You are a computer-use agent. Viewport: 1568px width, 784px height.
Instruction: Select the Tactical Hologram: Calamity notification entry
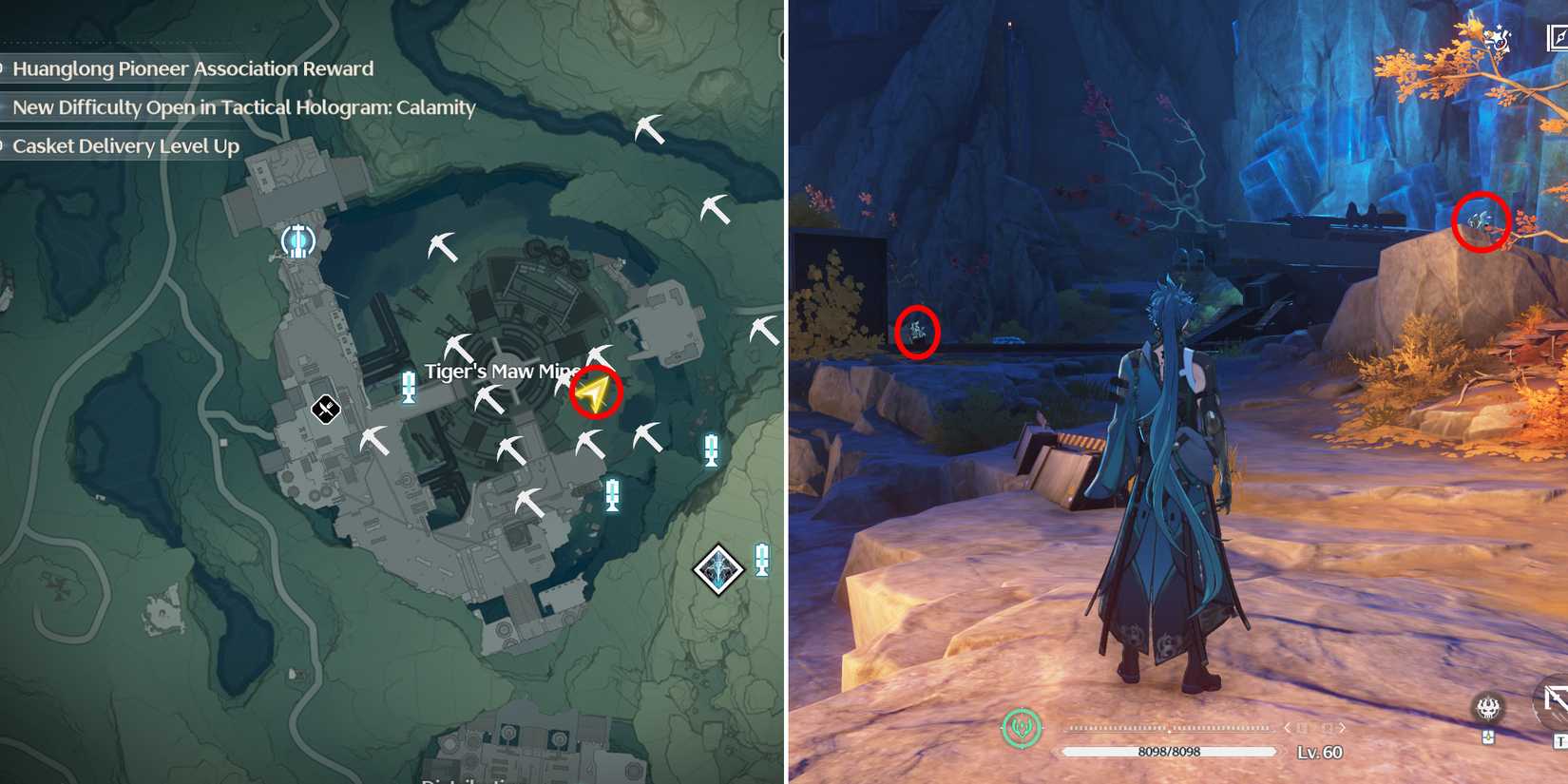pos(243,107)
